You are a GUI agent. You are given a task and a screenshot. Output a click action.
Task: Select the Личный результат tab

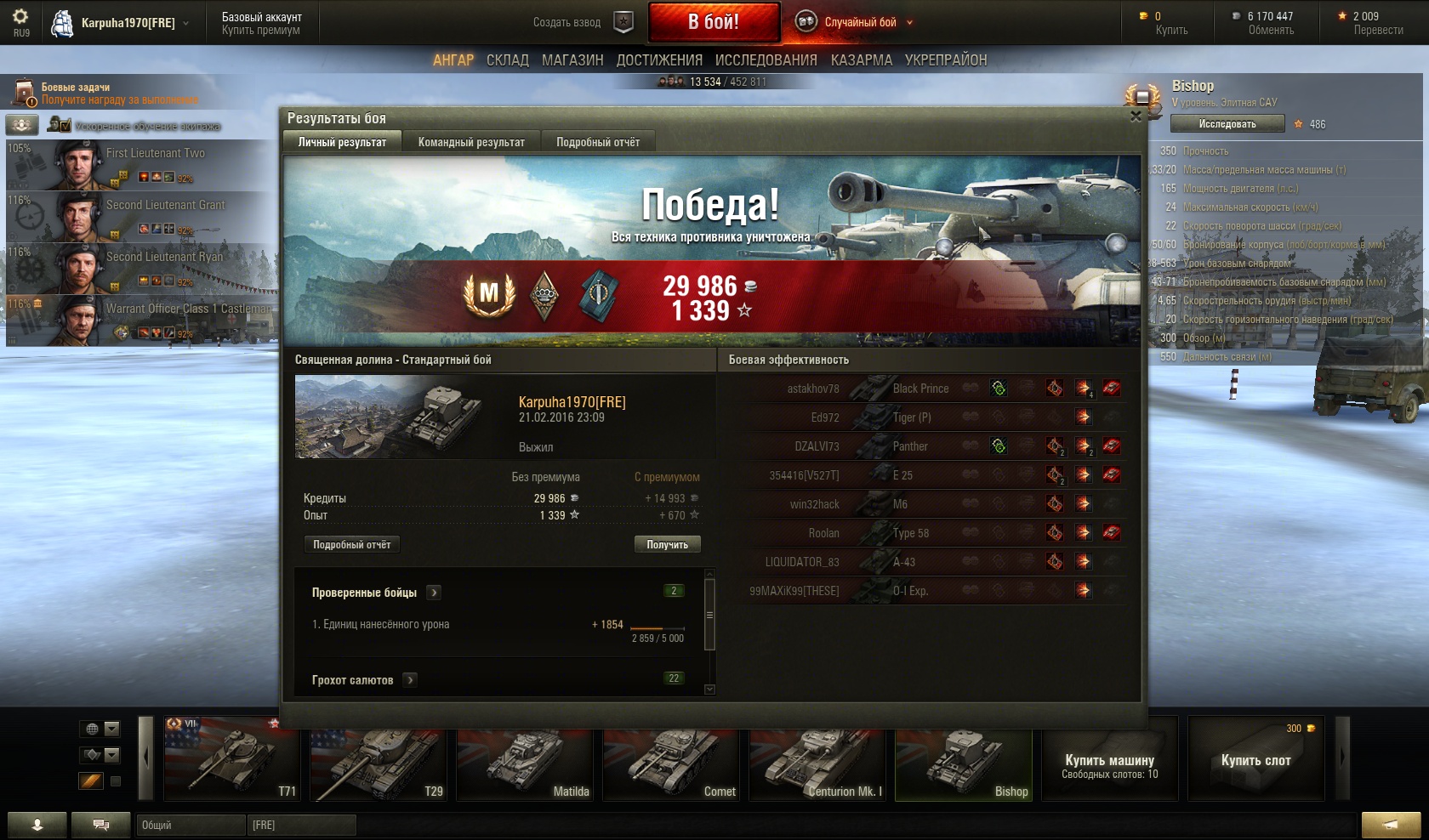point(342,142)
